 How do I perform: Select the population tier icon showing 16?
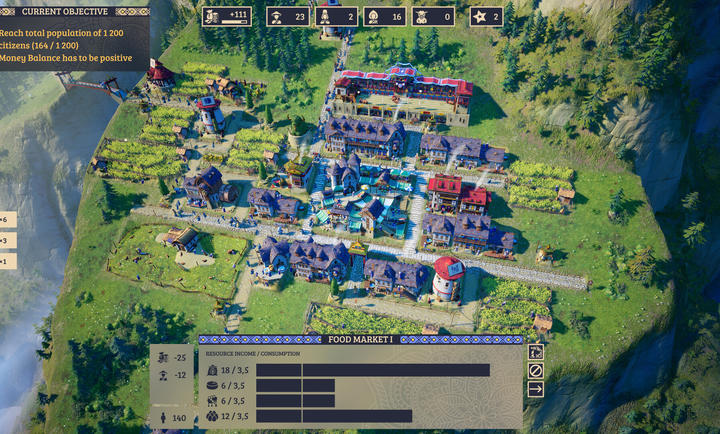click(x=384, y=16)
